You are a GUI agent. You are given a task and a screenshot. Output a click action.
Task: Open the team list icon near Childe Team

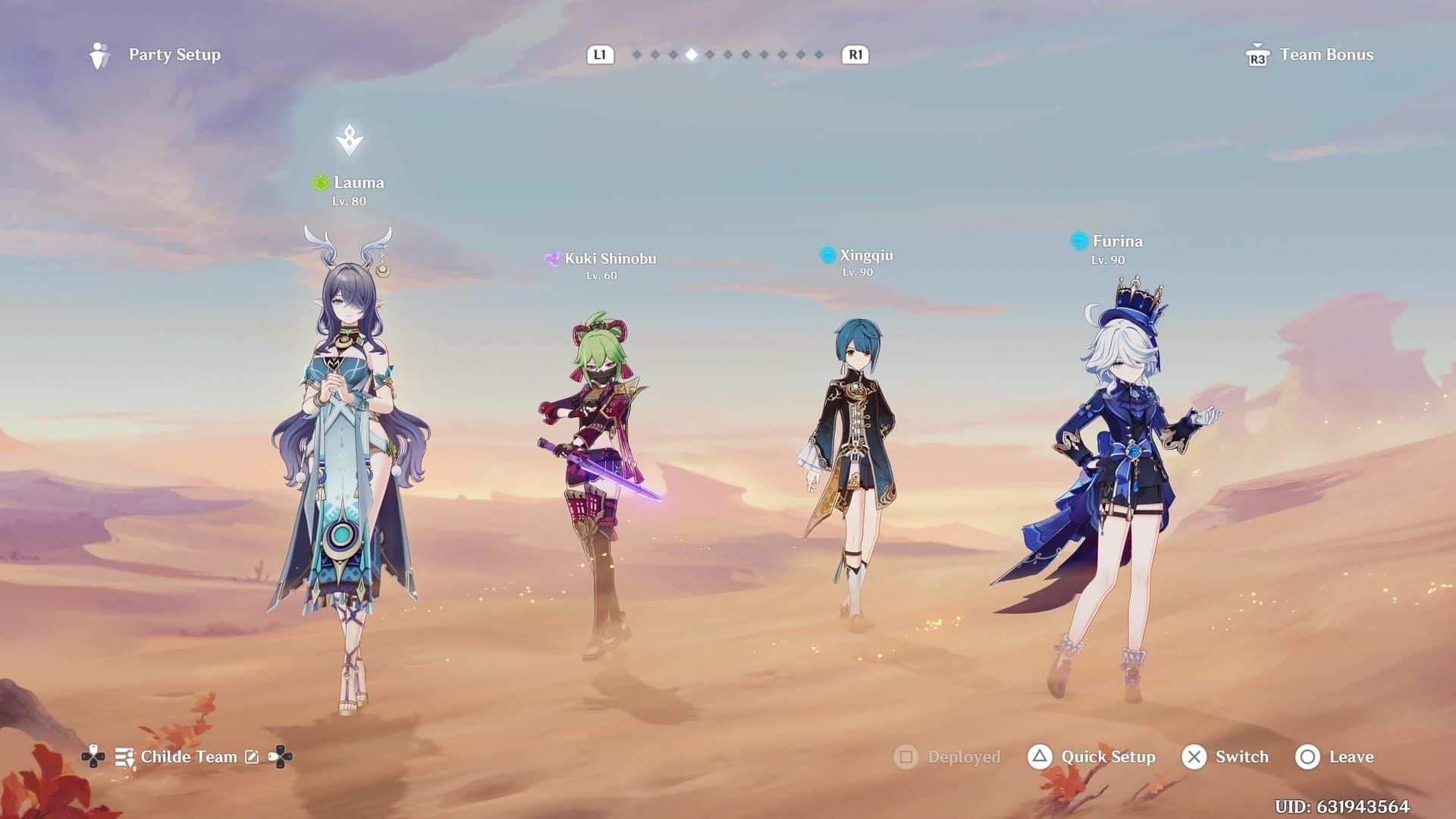(124, 757)
